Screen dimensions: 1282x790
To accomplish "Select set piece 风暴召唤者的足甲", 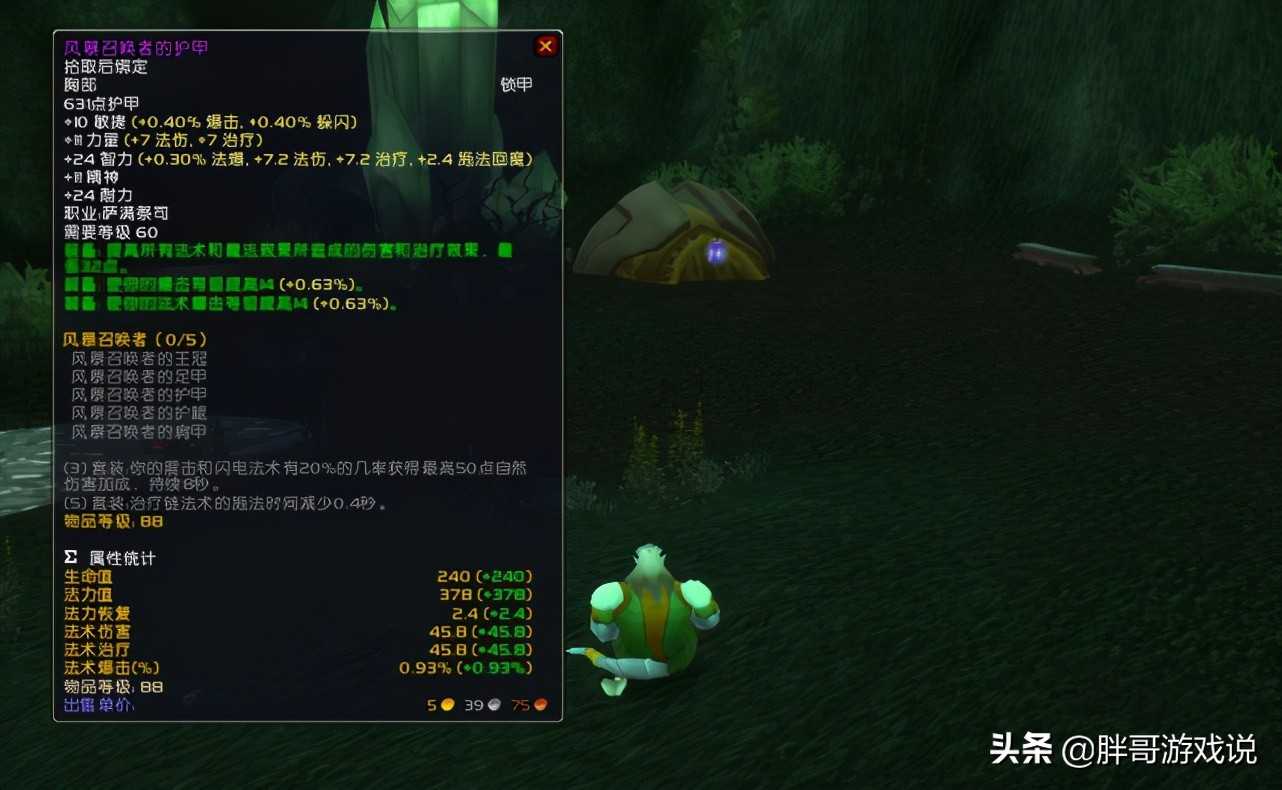I will pyautogui.click(x=140, y=376).
